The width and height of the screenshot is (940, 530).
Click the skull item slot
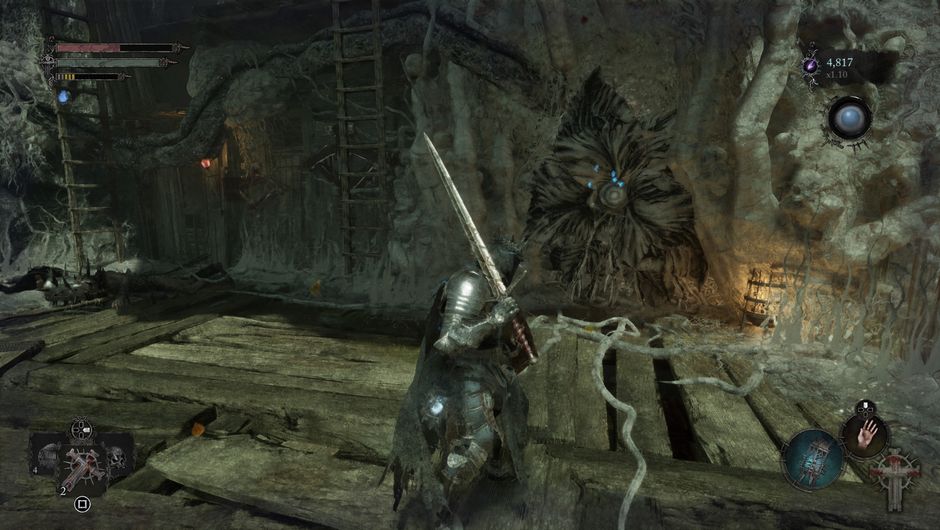118,460
